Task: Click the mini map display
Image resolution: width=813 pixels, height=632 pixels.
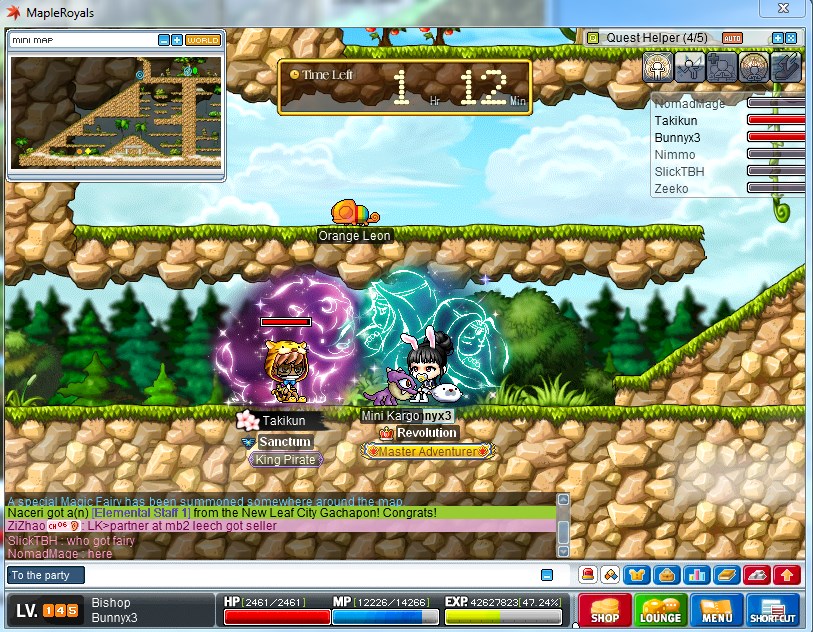Action: [x=115, y=110]
